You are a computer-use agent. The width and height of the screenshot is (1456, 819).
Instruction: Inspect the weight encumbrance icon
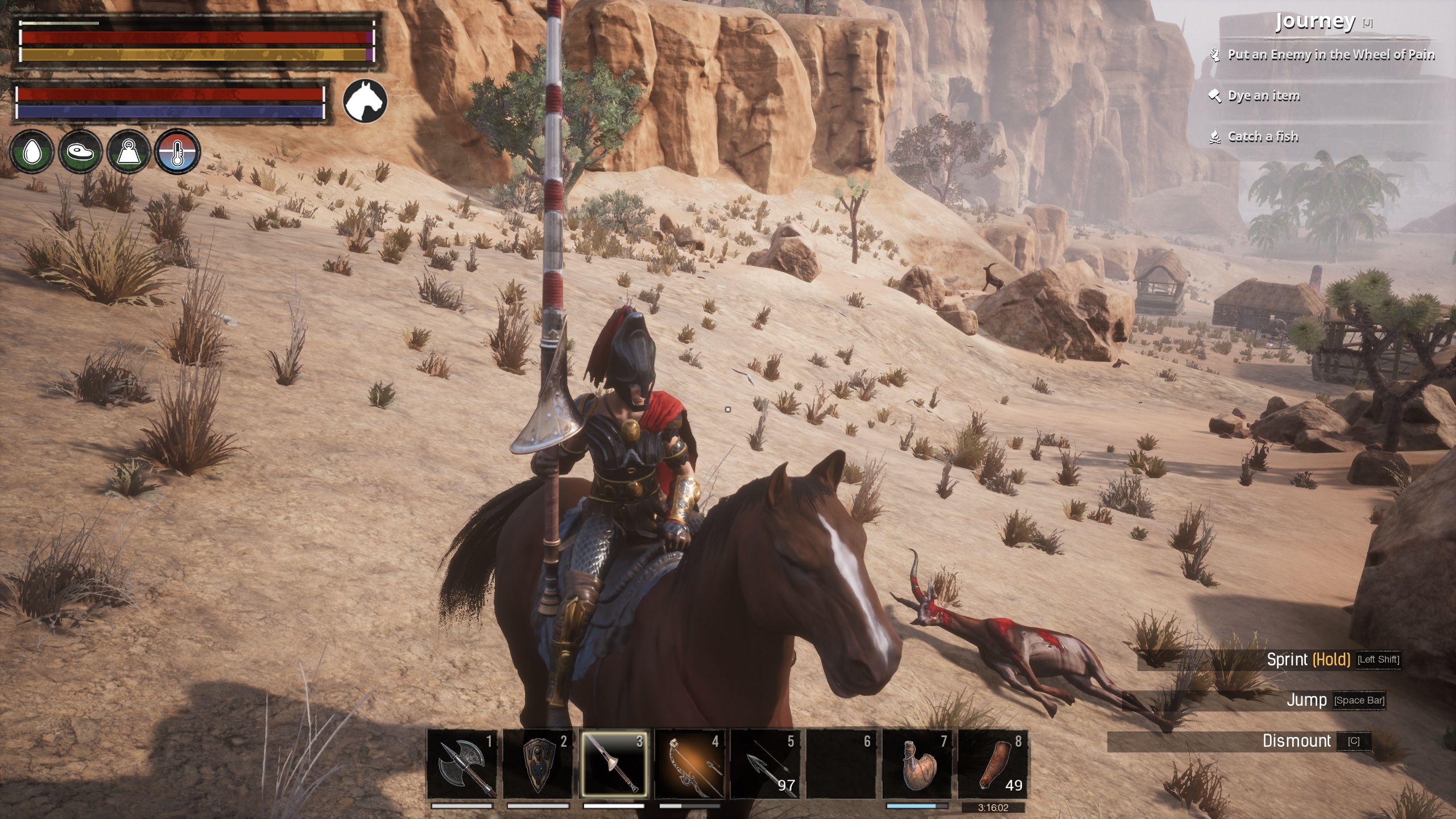tap(129, 152)
